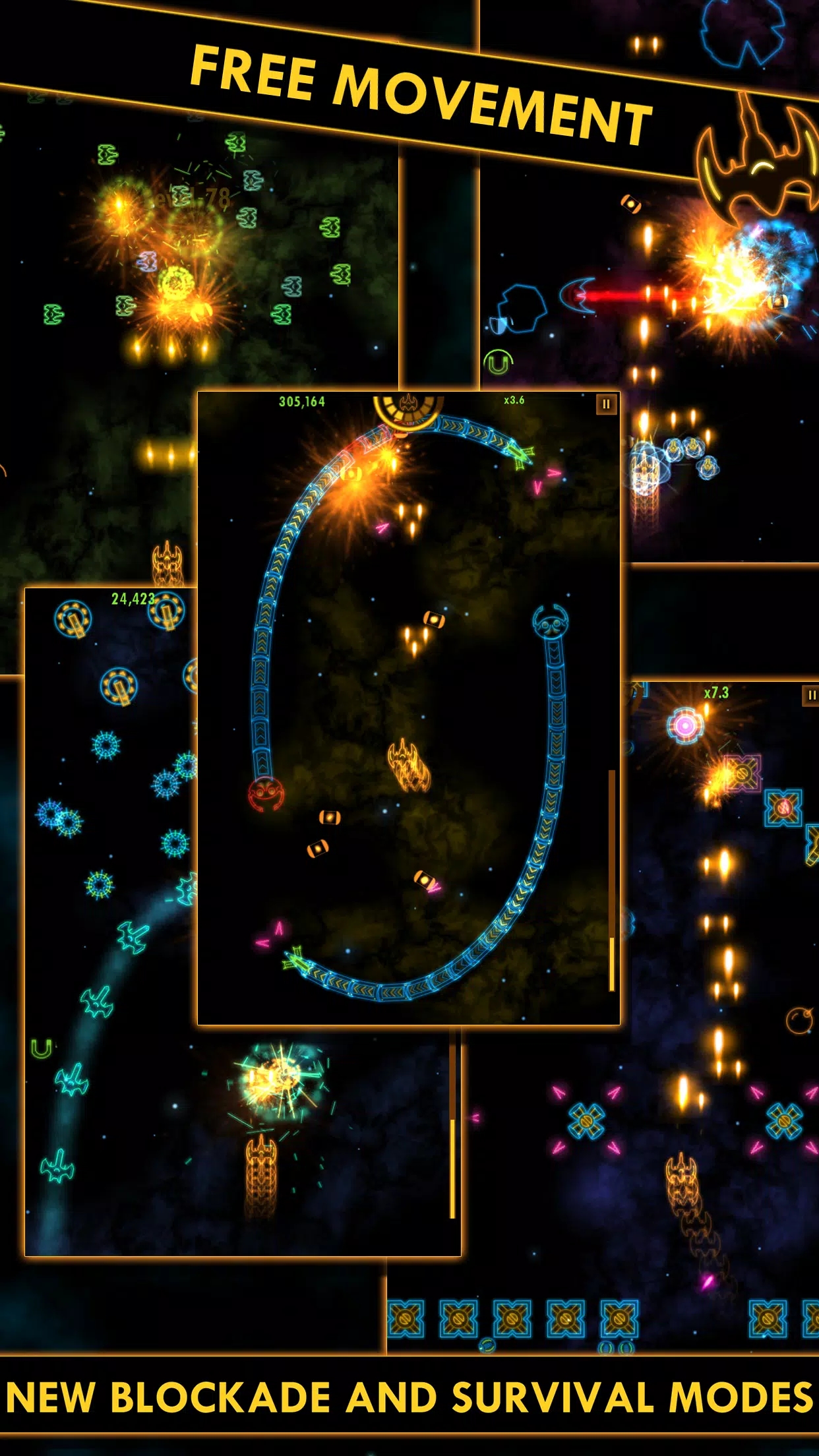Pause the game beside the x3.6 multiplier
The width and height of the screenshot is (819, 1456).
point(606,404)
